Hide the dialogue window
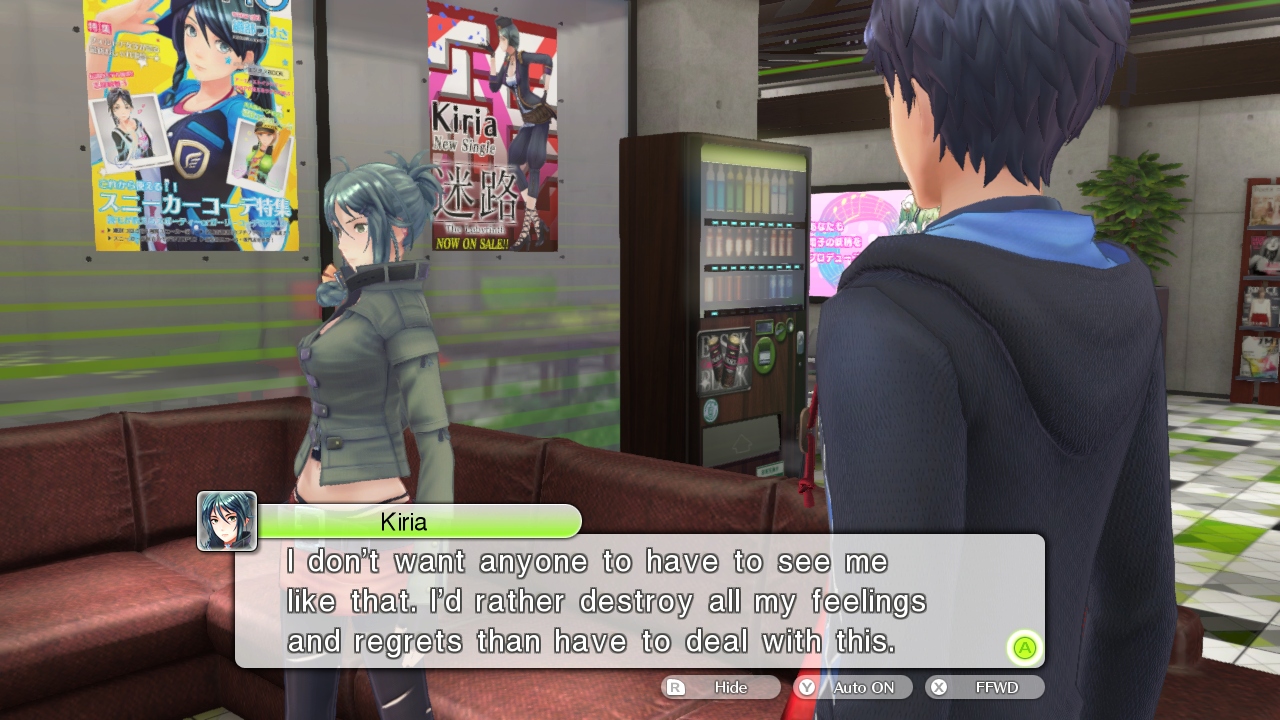Viewport: 1280px width, 720px height. point(720,687)
